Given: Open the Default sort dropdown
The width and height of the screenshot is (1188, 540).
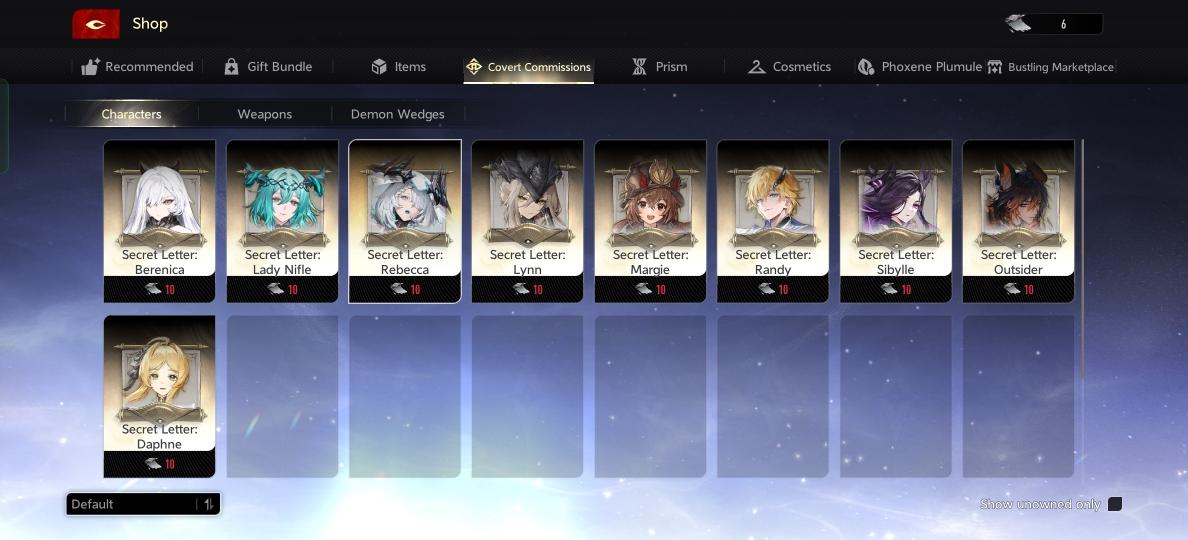Looking at the screenshot, I should [142, 504].
